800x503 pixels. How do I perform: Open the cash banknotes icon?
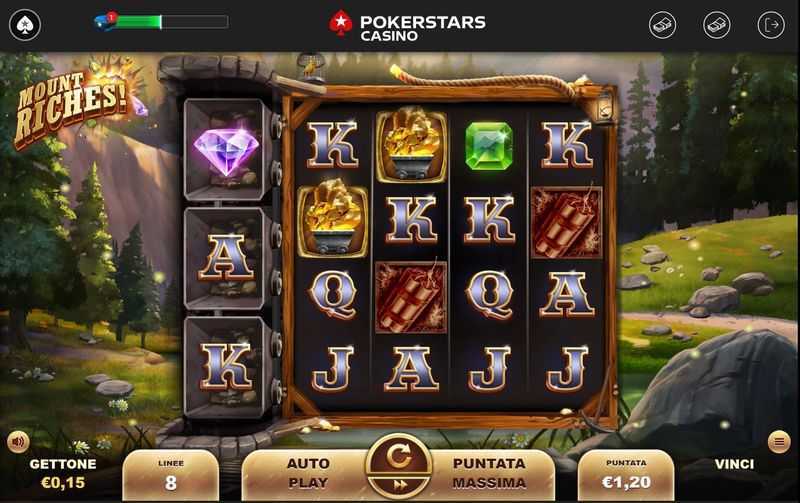716,24
